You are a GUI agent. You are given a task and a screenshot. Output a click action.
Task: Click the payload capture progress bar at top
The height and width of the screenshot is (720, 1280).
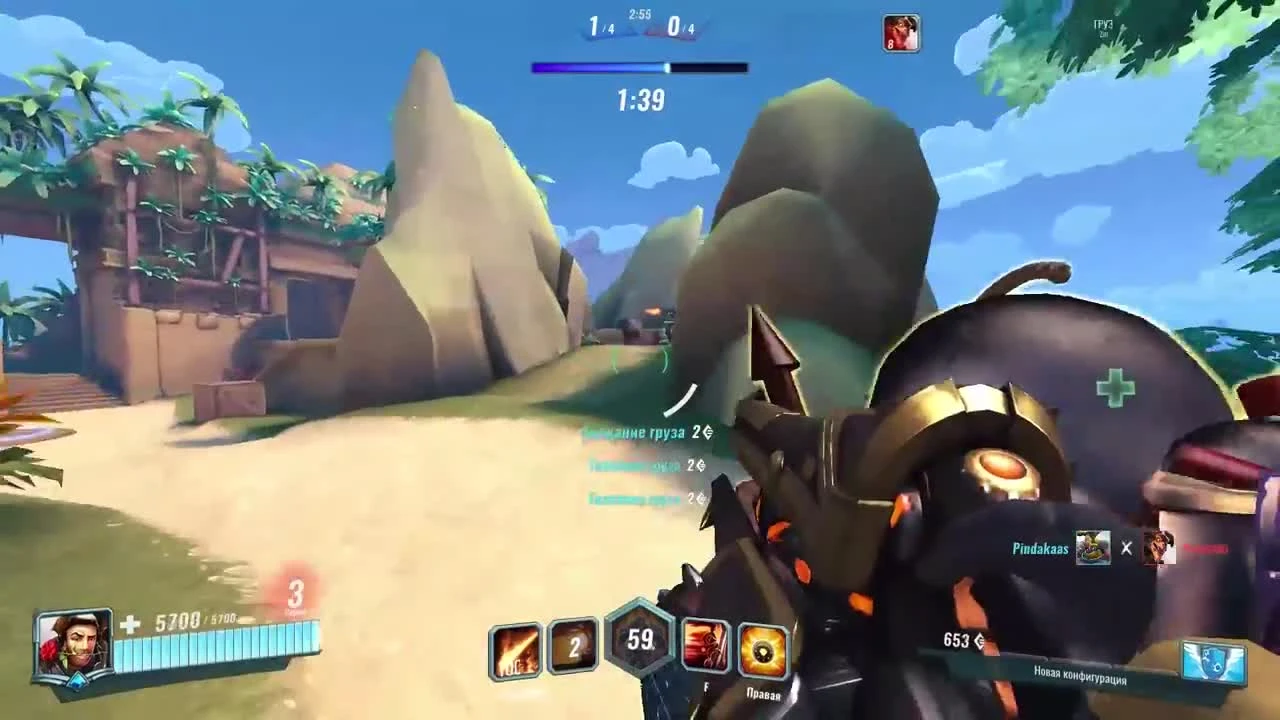(x=639, y=67)
